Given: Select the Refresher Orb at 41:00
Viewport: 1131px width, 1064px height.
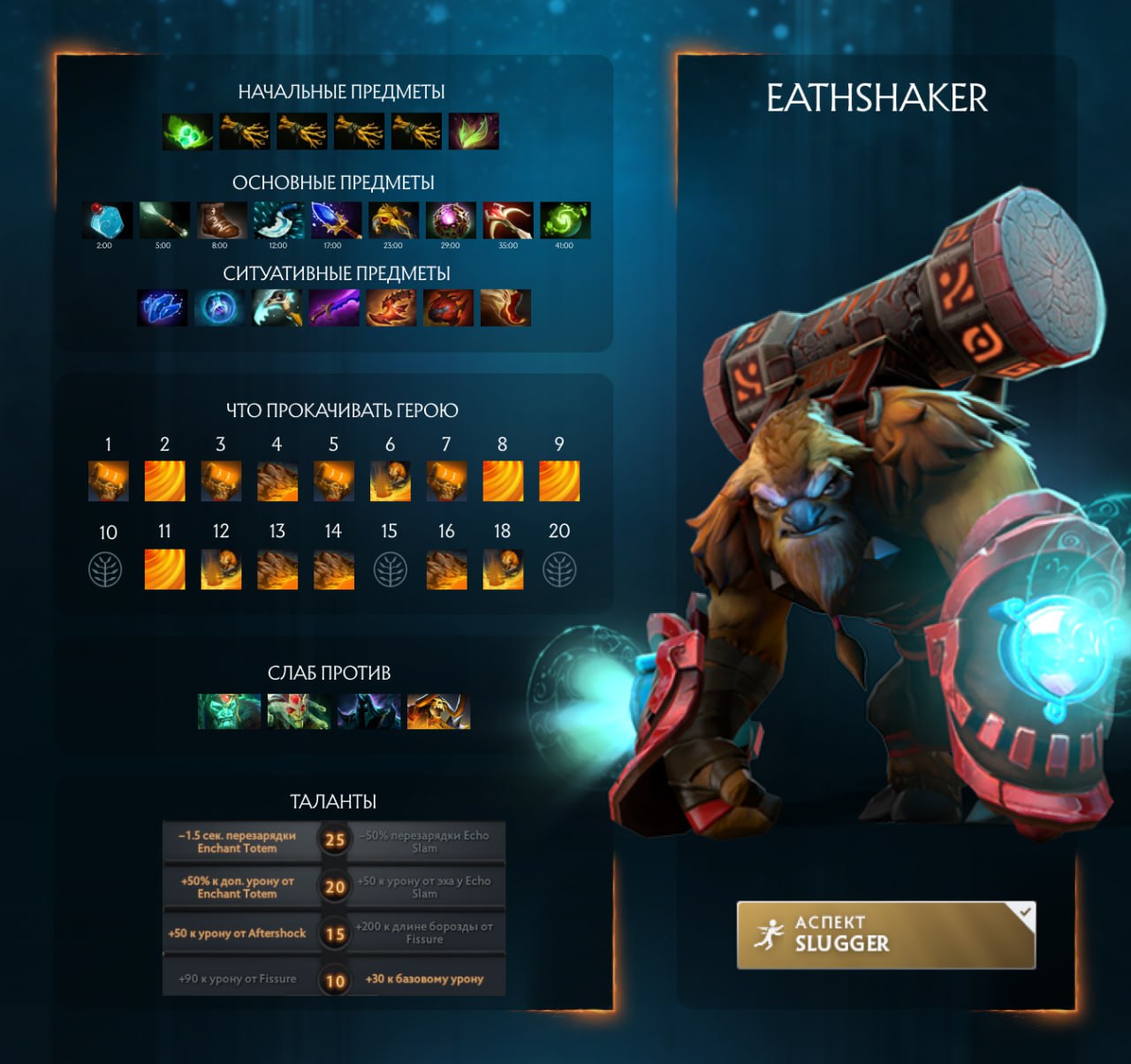Looking at the screenshot, I should (565, 220).
